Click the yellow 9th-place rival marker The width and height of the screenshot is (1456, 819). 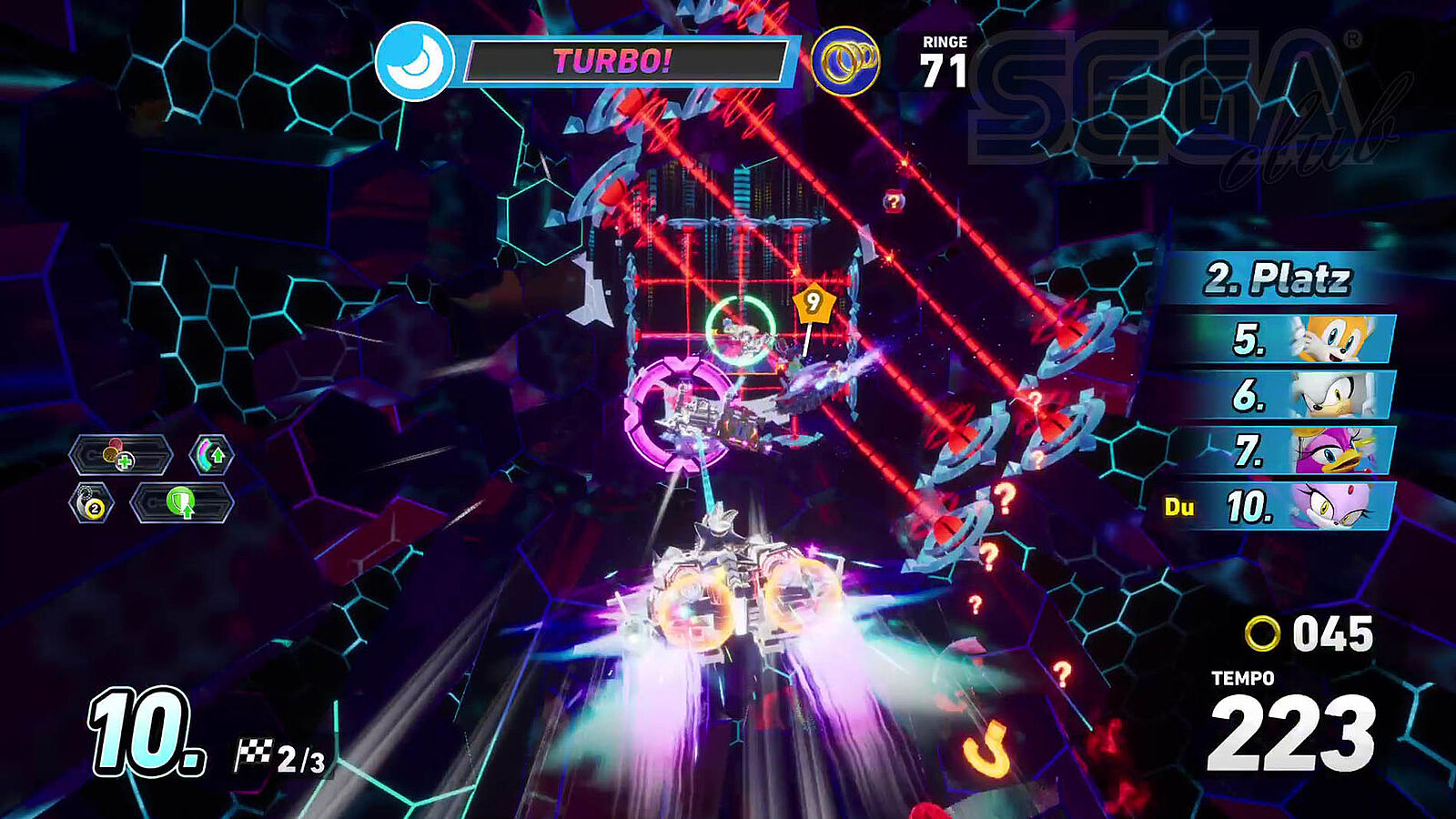coord(812,301)
